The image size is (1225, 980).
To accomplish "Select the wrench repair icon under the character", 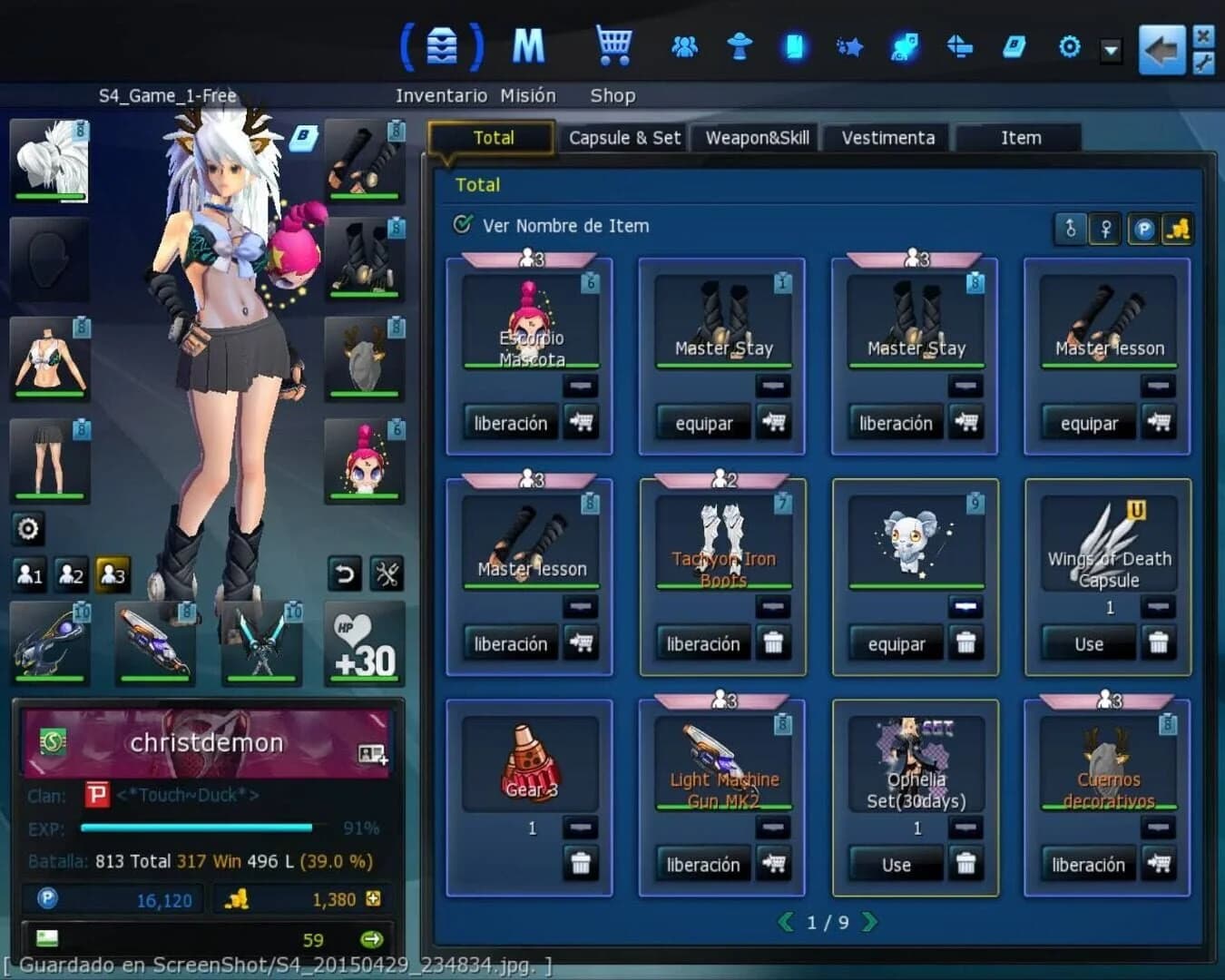I will coord(388,574).
